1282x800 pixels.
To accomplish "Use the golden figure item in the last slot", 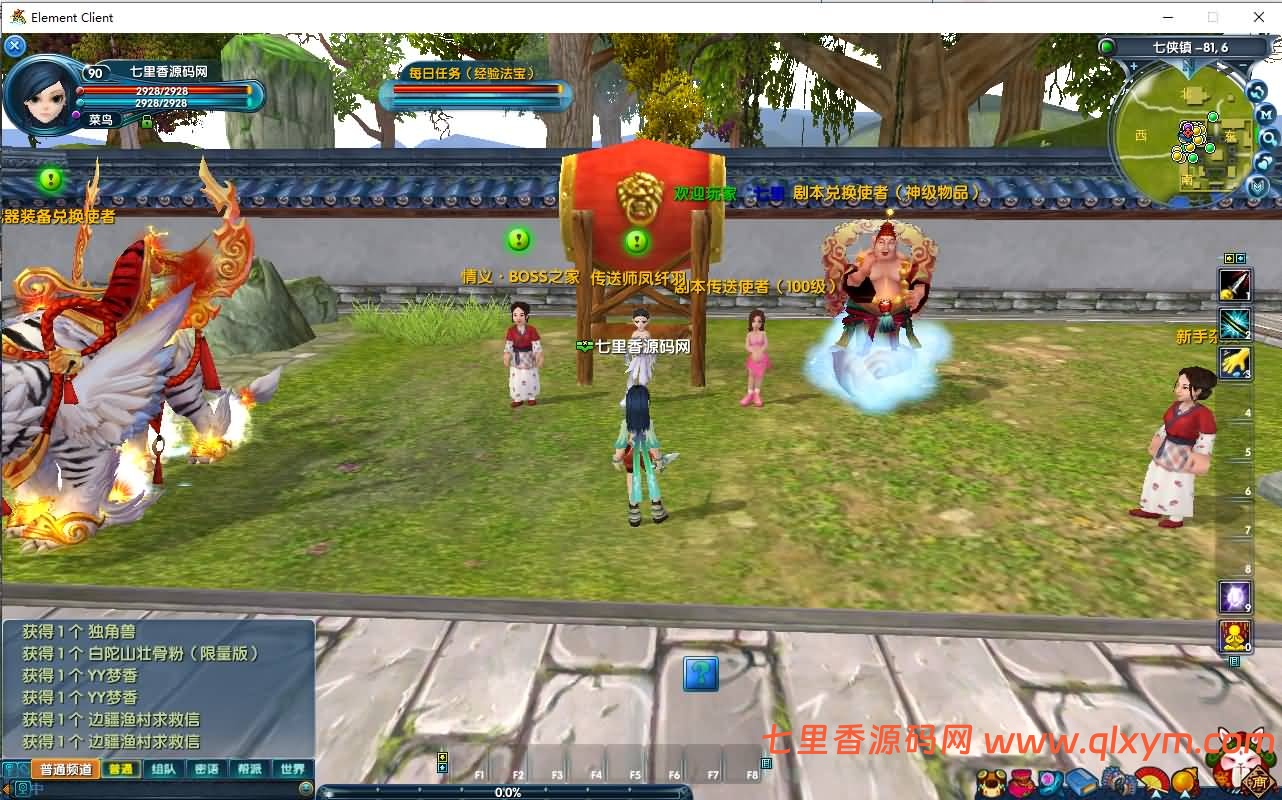I will coord(1235,636).
